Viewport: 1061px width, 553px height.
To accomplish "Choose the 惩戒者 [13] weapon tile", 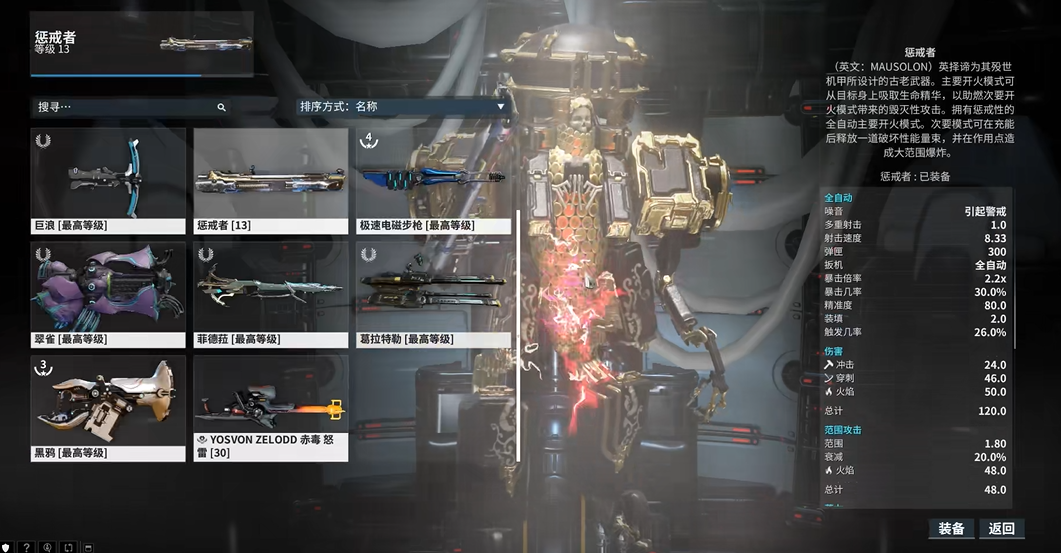I will coord(271,180).
